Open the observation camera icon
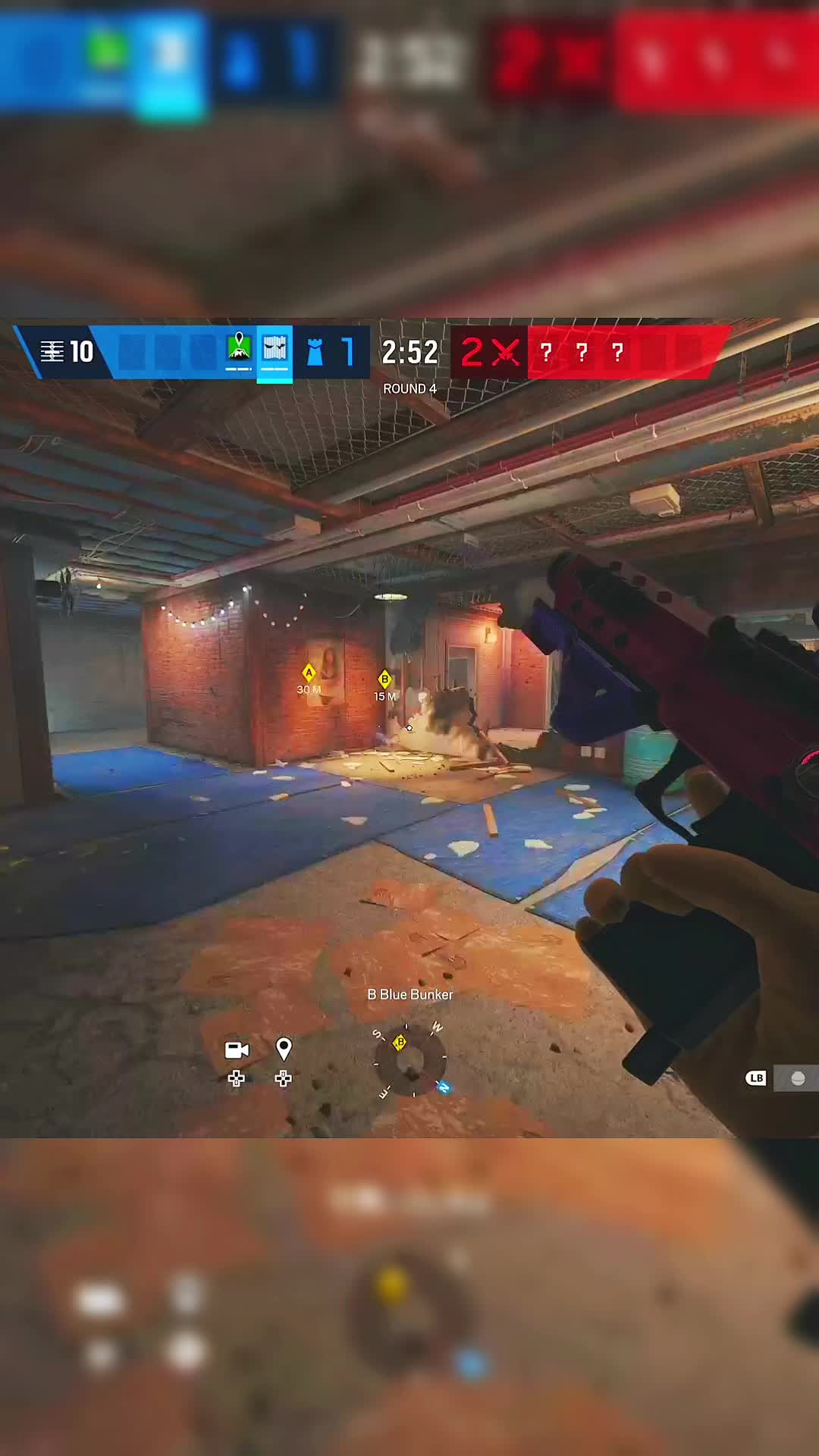819x1456 pixels. pos(237,1050)
